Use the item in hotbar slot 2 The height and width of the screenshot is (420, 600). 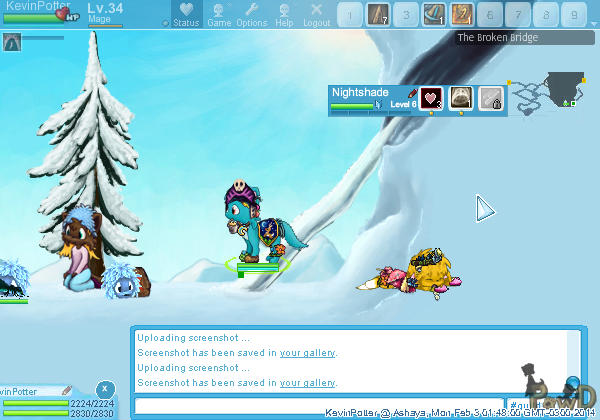tap(377, 15)
